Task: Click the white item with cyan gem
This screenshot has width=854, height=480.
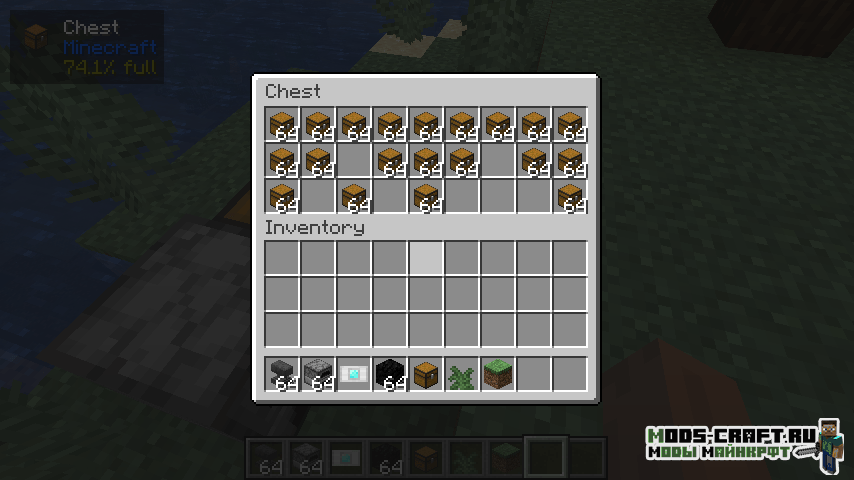Action: click(354, 374)
